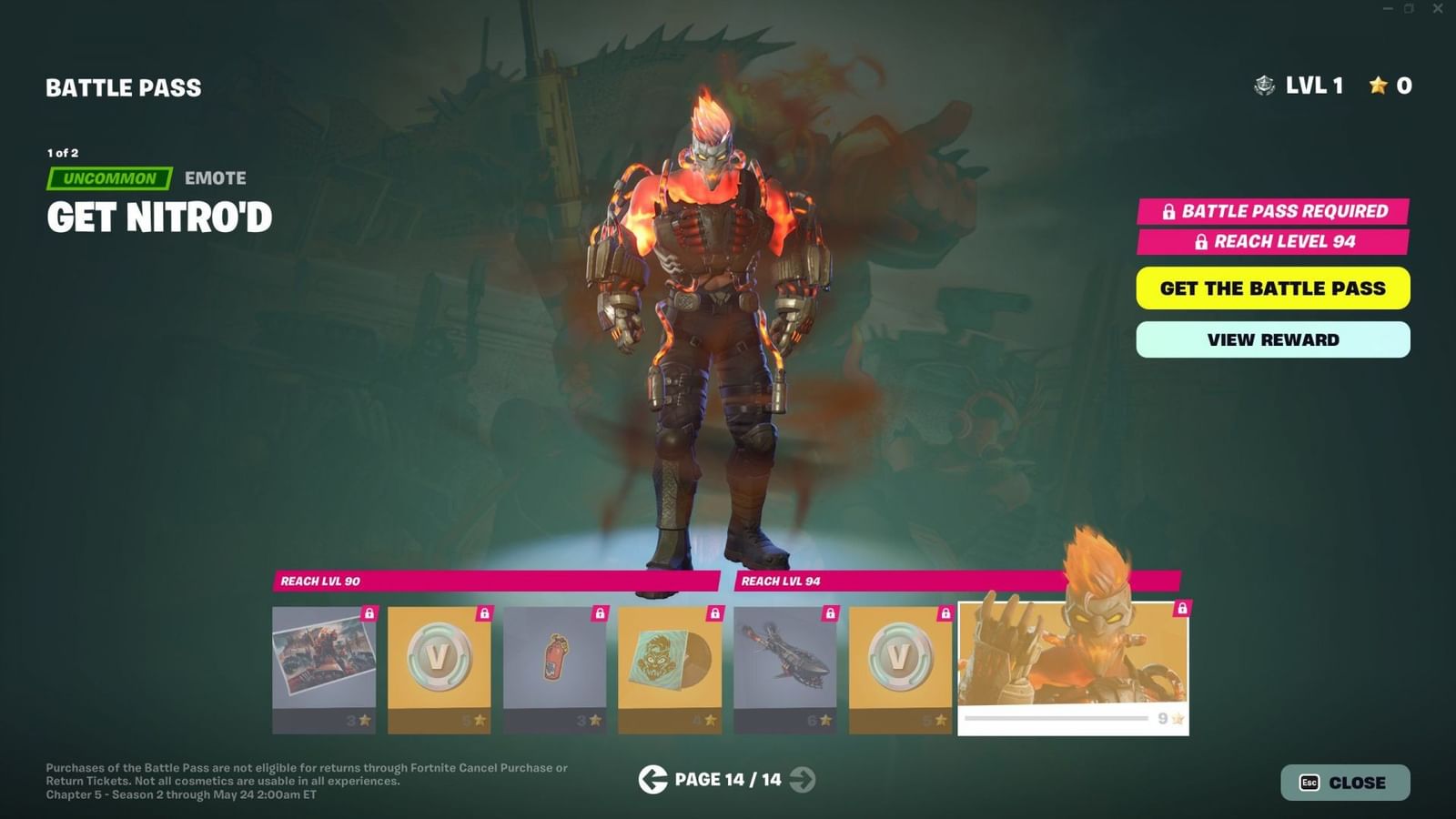Go back a page with the left arrow
The width and height of the screenshot is (1456, 819).
point(652,780)
